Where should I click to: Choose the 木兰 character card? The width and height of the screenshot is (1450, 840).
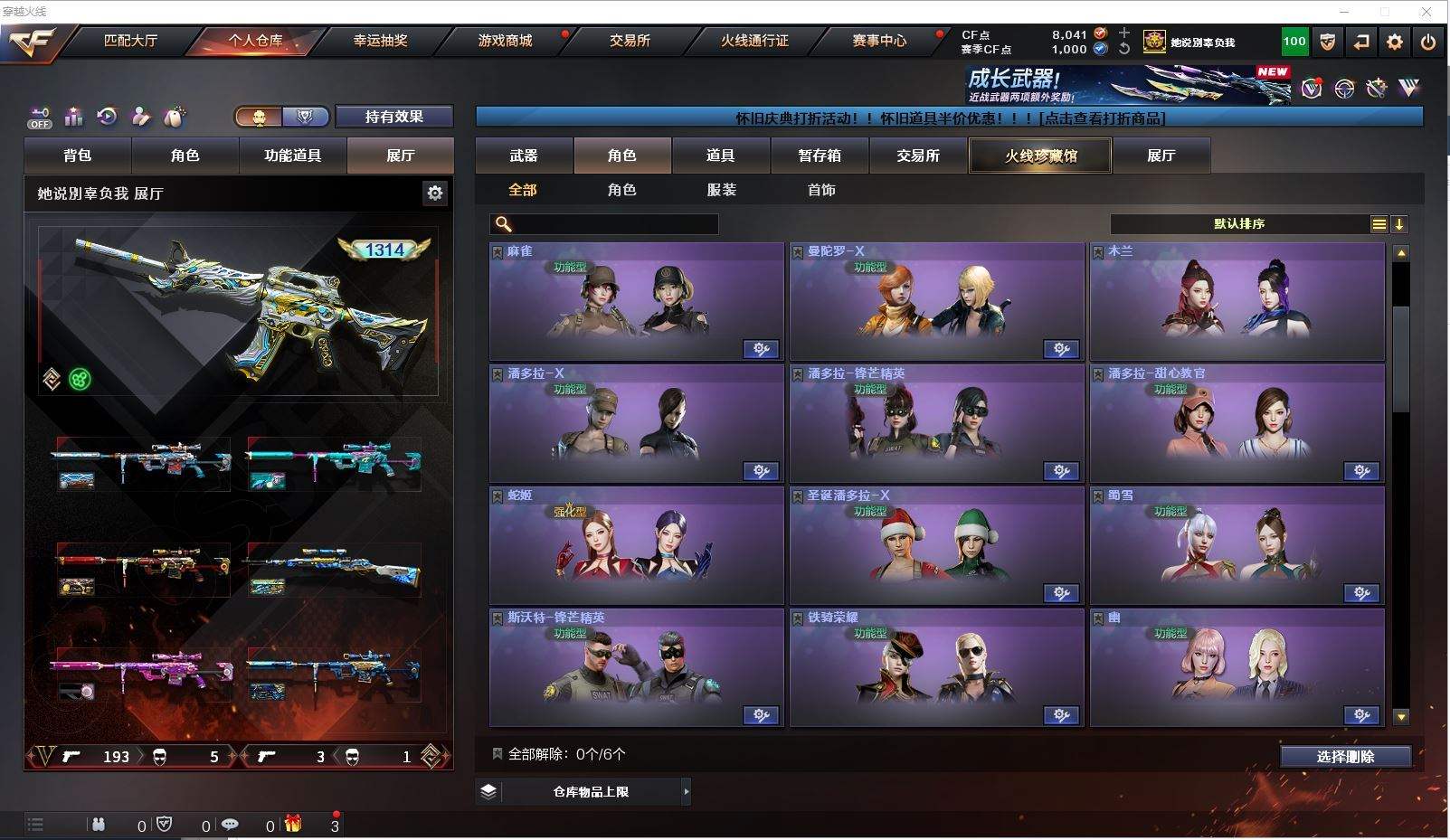click(1237, 302)
